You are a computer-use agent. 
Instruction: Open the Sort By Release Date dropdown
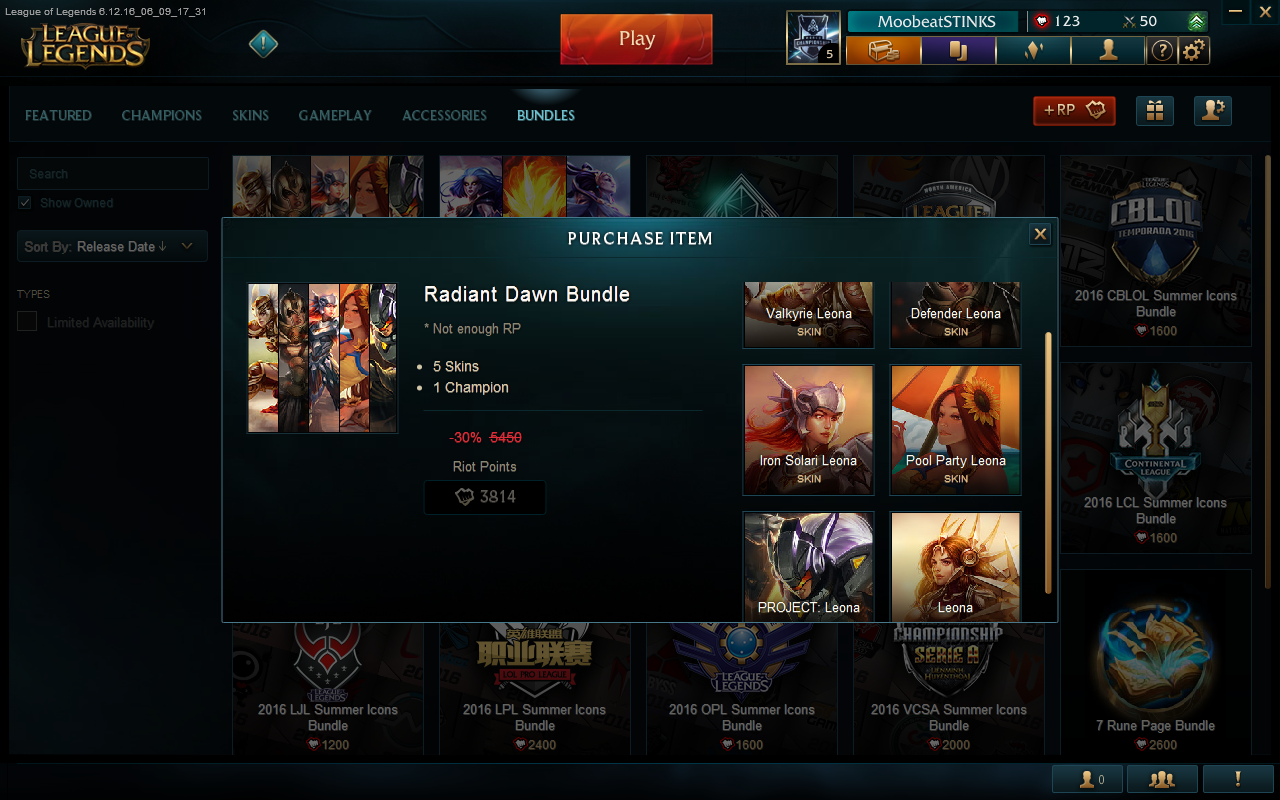point(112,246)
